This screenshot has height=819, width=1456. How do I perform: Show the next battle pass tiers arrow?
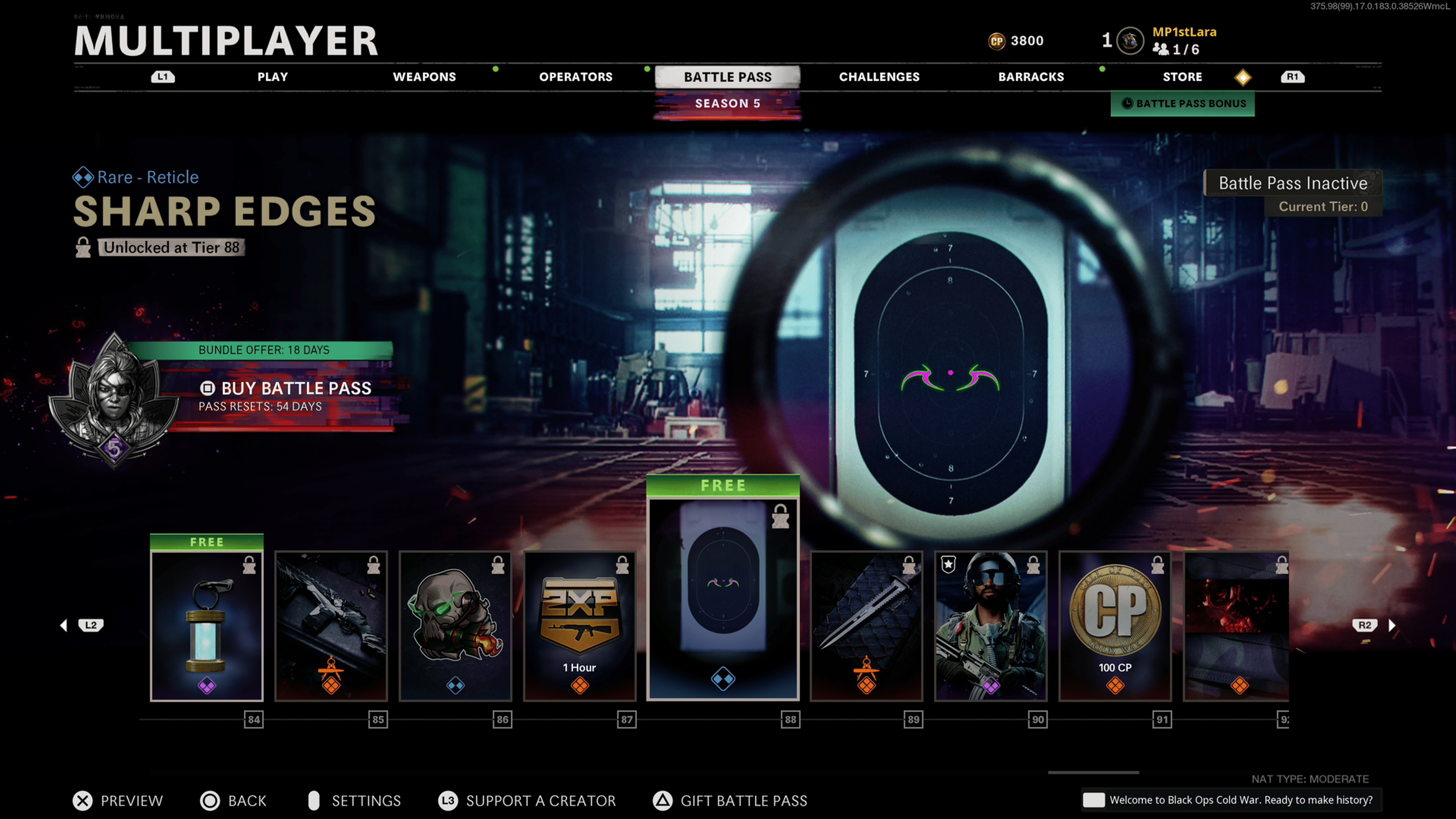[1392, 625]
